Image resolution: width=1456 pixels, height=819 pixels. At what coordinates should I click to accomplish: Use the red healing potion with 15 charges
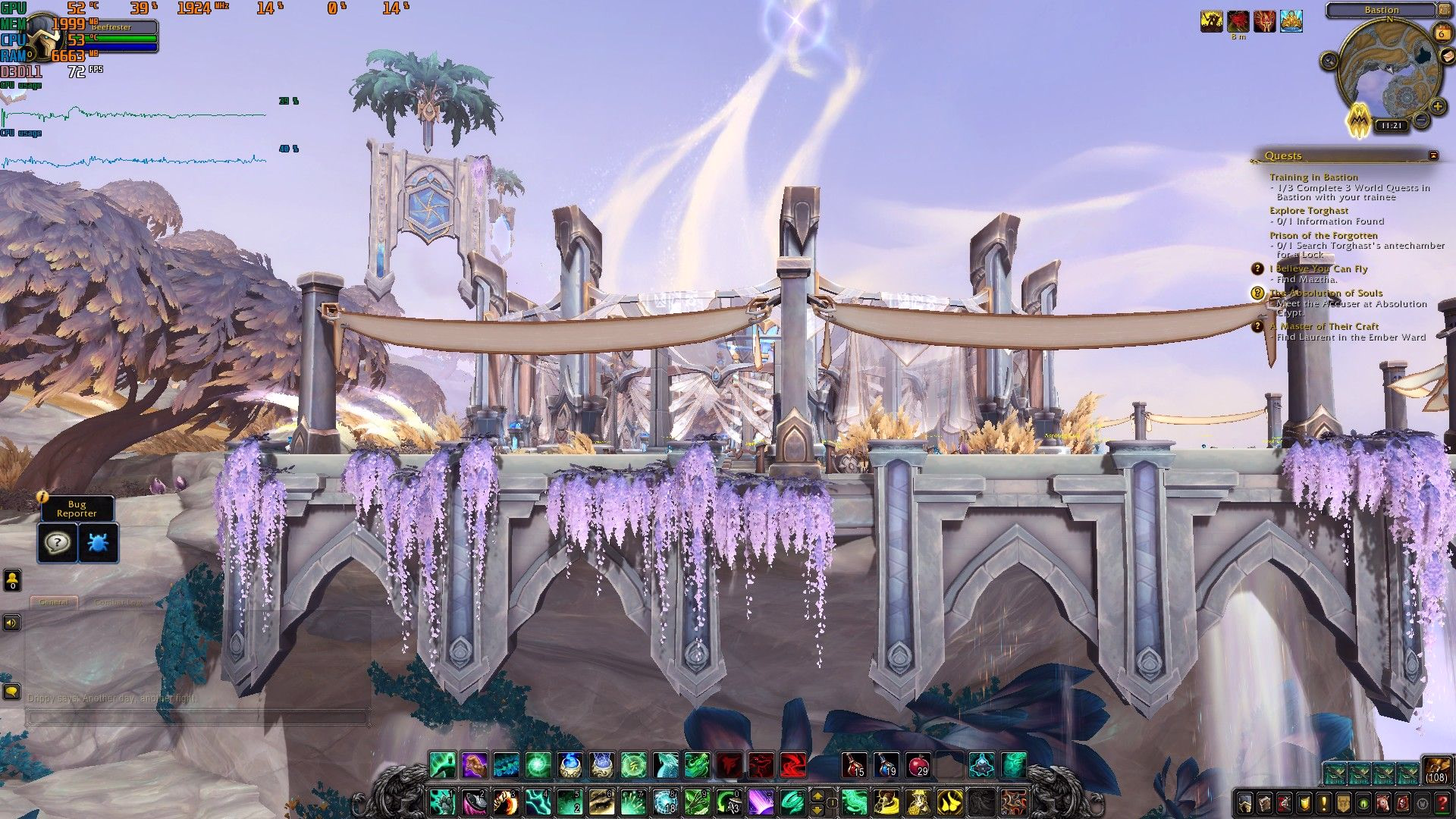point(855,765)
